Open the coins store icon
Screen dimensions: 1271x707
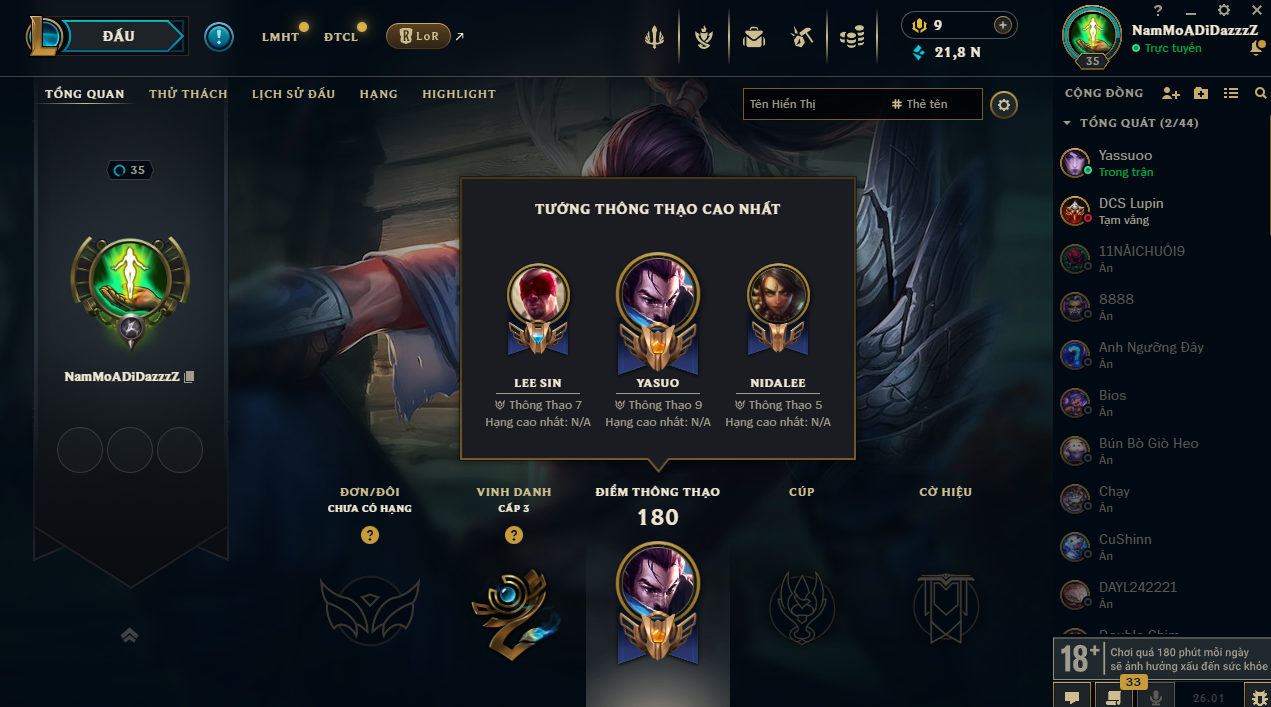click(851, 38)
